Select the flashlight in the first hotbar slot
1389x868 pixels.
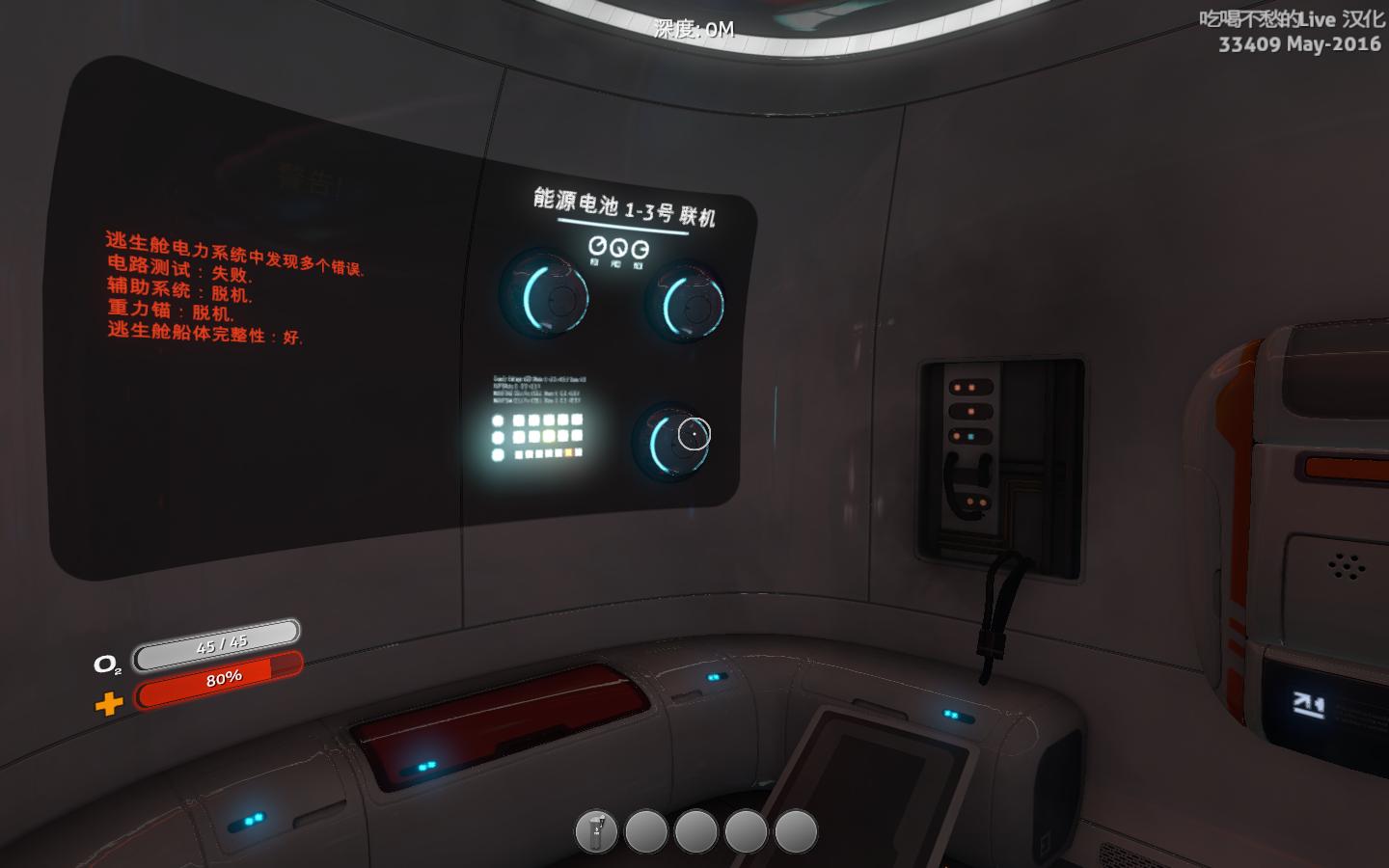click(x=598, y=830)
